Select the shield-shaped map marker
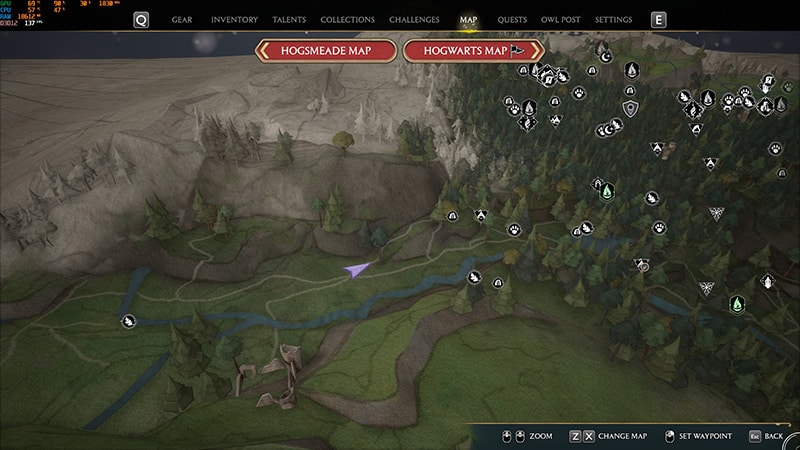This screenshot has height=450, width=800. (x=630, y=108)
